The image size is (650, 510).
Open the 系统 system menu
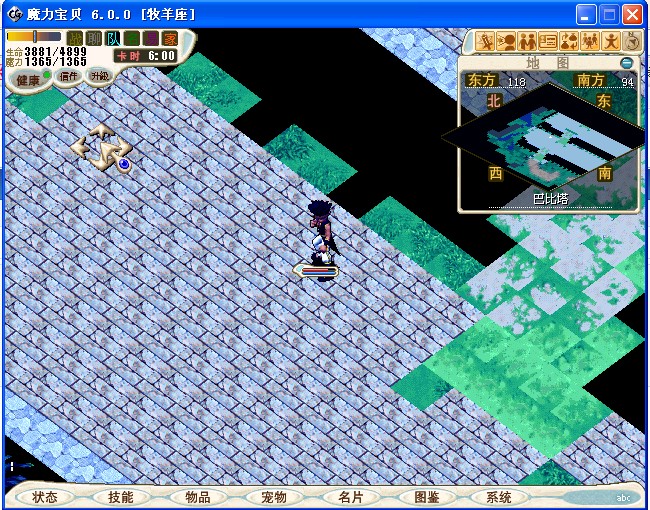[x=498, y=497]
